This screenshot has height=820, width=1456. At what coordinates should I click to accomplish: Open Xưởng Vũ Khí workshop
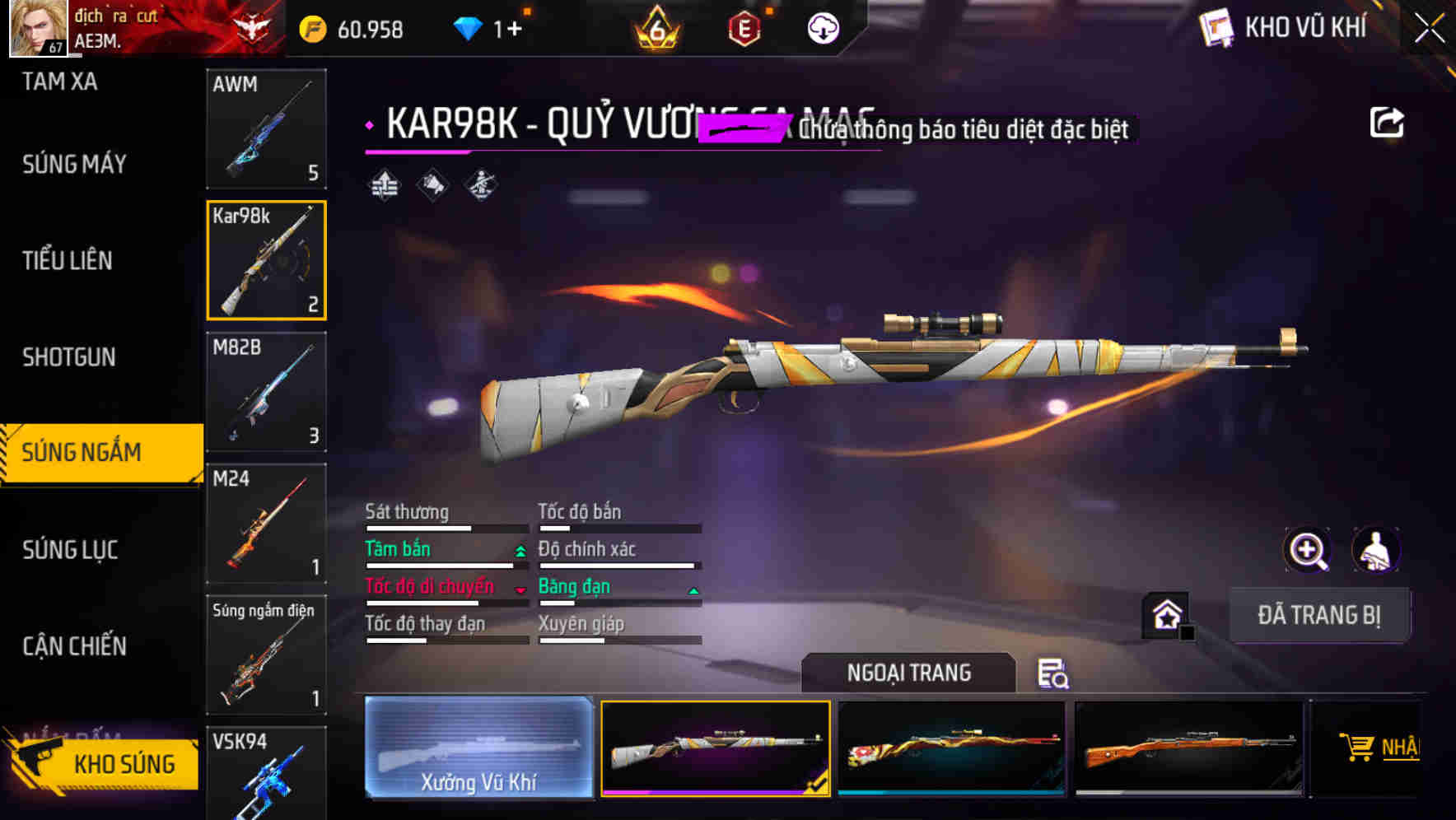[478, 749]
